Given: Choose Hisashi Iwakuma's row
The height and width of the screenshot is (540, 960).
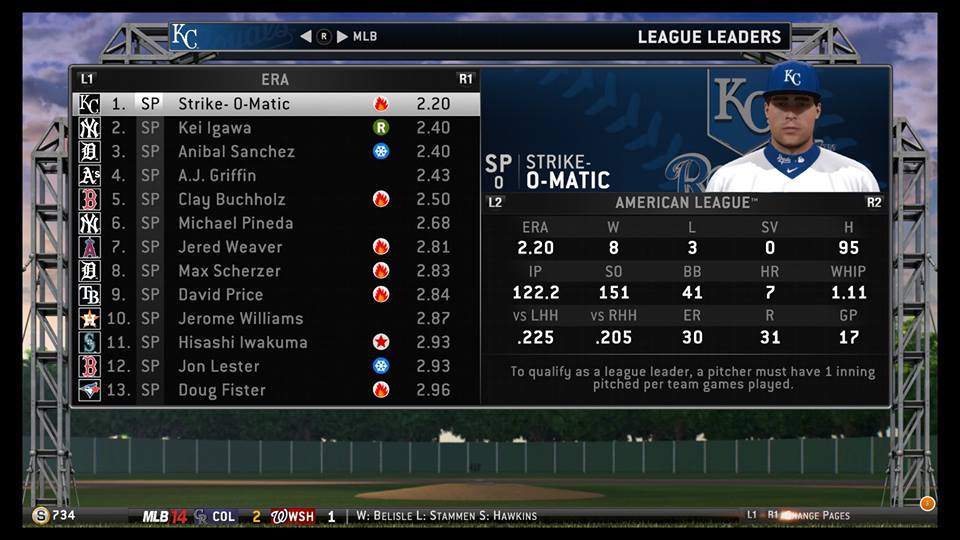Looking at the screenshot, I should pos(243,343).
